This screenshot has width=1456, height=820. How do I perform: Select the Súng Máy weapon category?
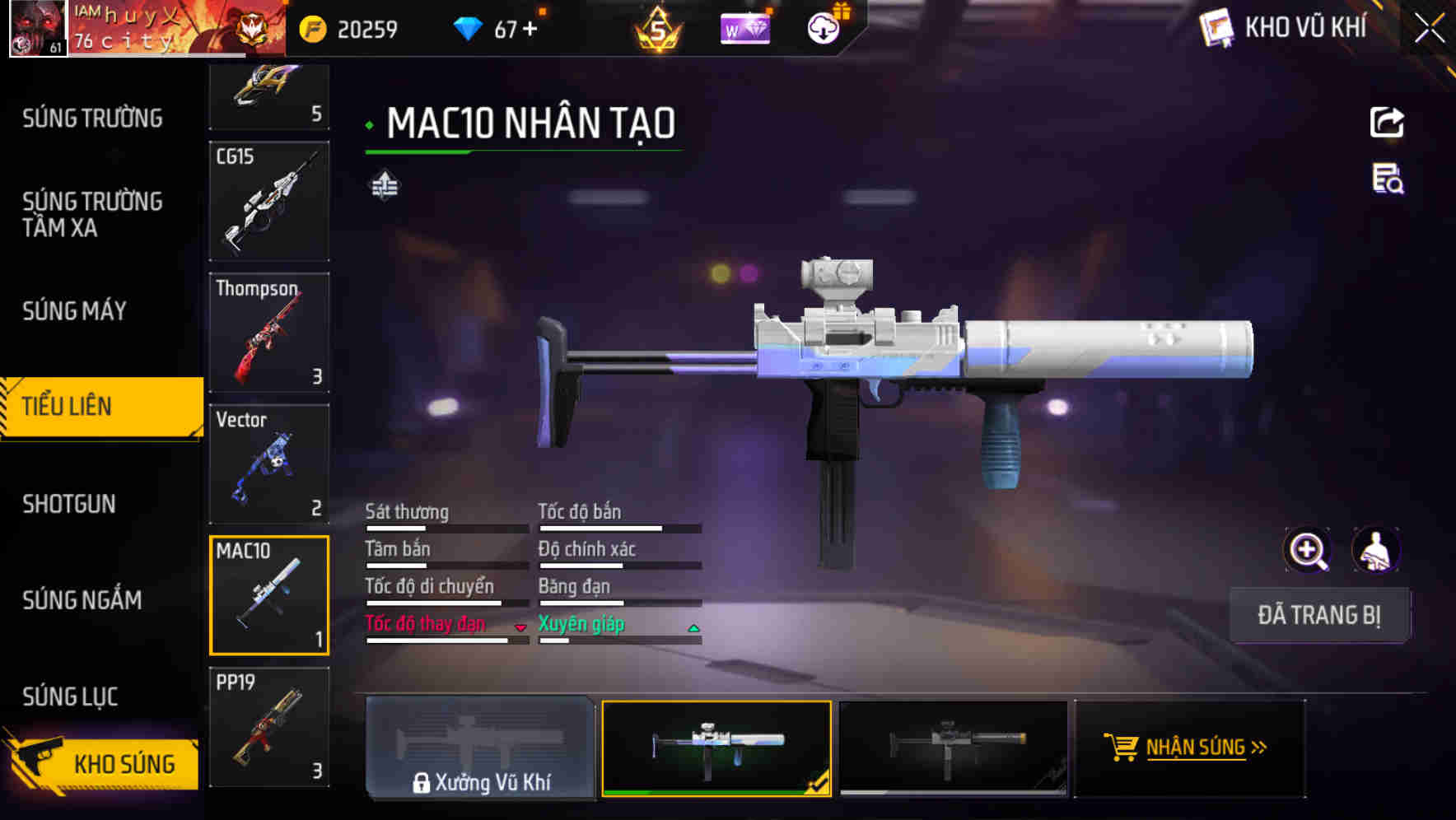coord(74,311)
